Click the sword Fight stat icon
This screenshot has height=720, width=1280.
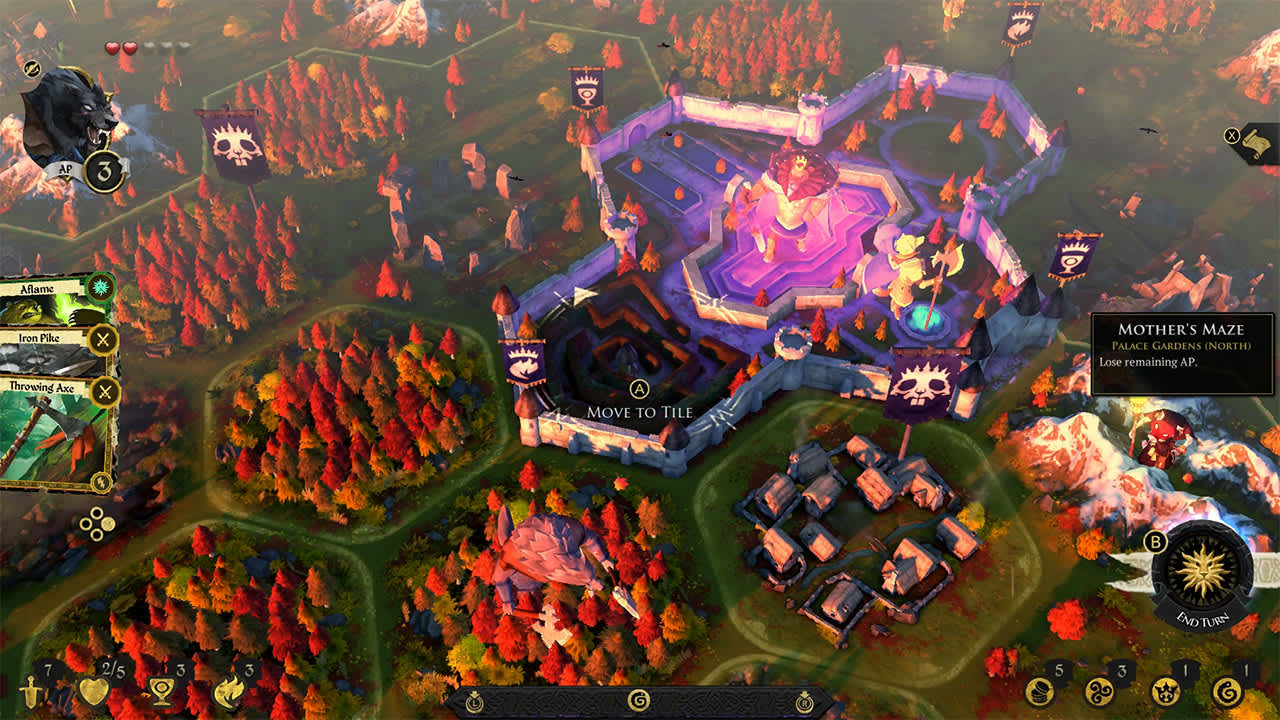point(30,693)
